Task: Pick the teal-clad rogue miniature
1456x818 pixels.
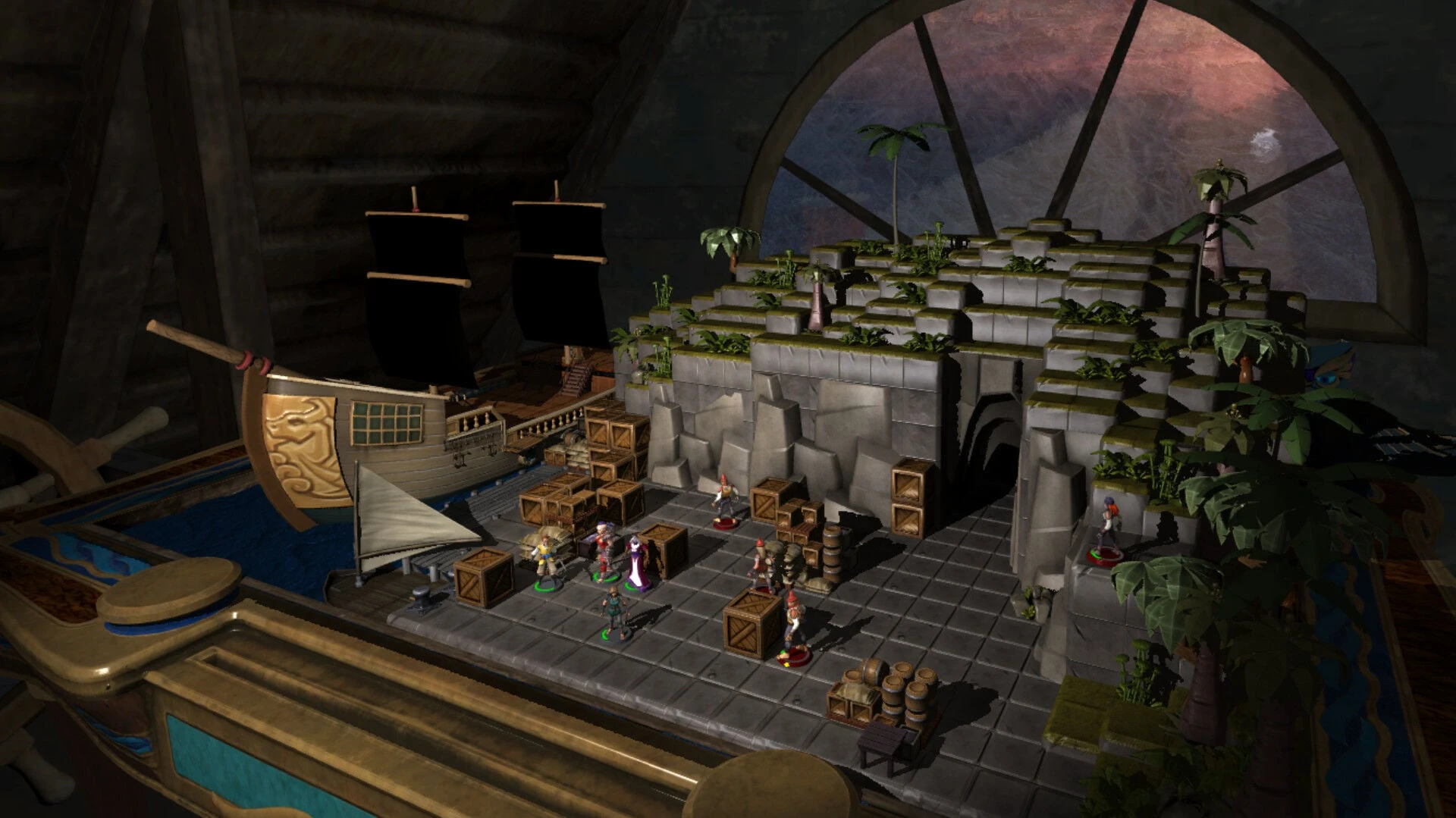Action: click(614, 612)
